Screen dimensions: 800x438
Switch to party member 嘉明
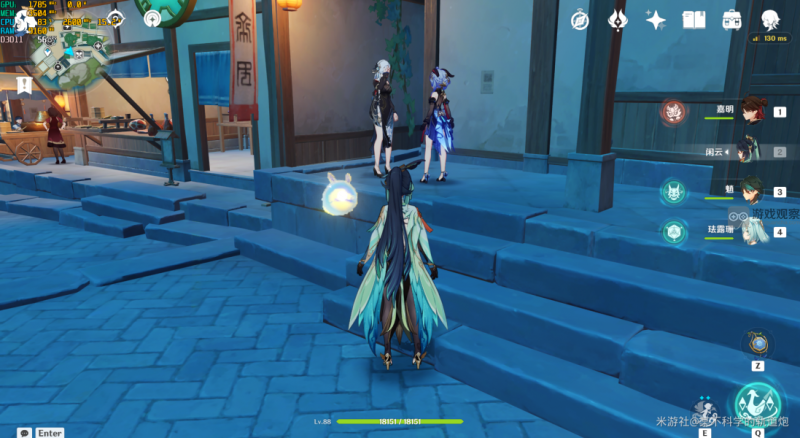coord(752,112)
